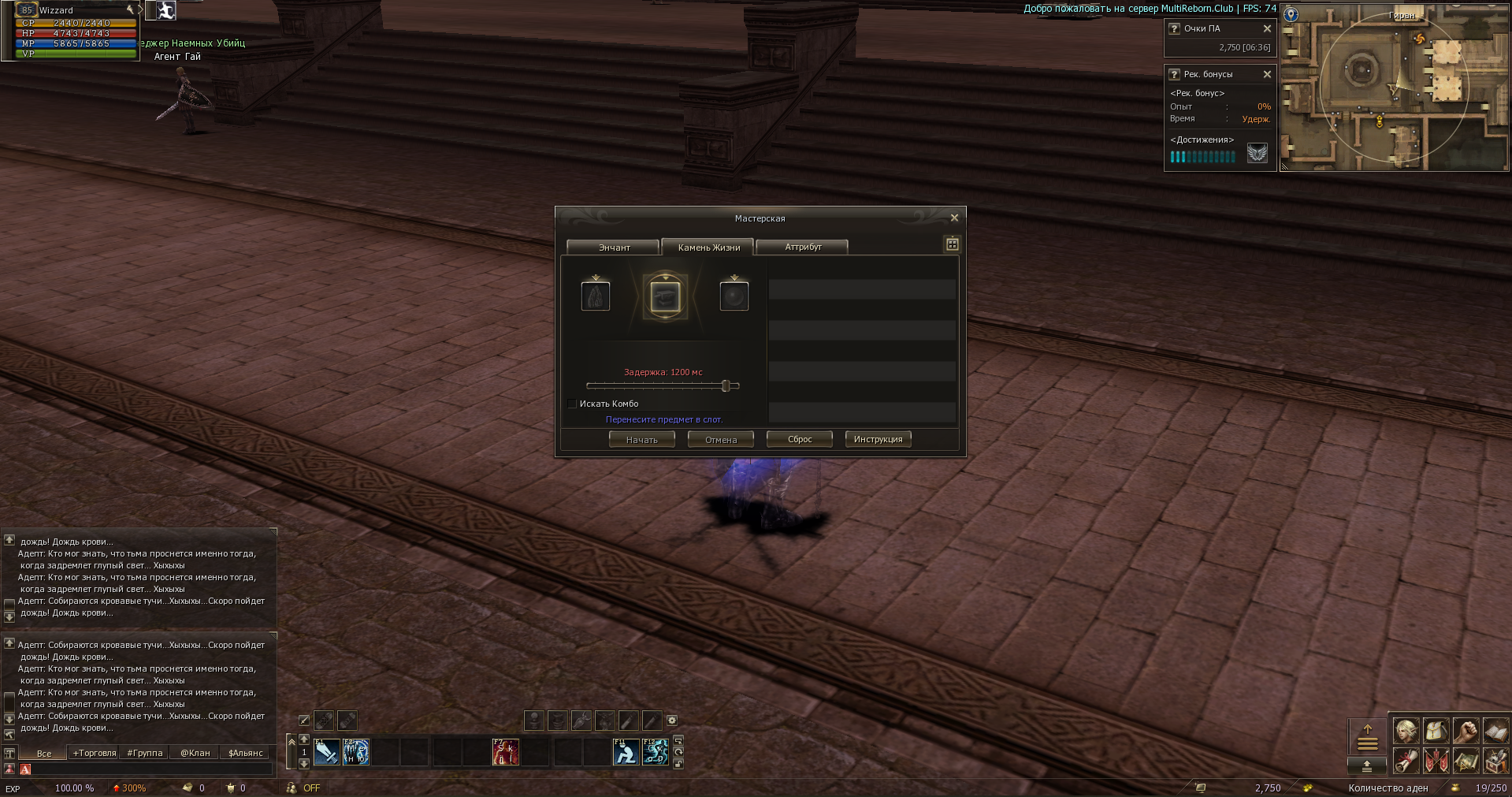
Task: Switch chat to the +Торговля tab
Action: click(x=95, y=754)
